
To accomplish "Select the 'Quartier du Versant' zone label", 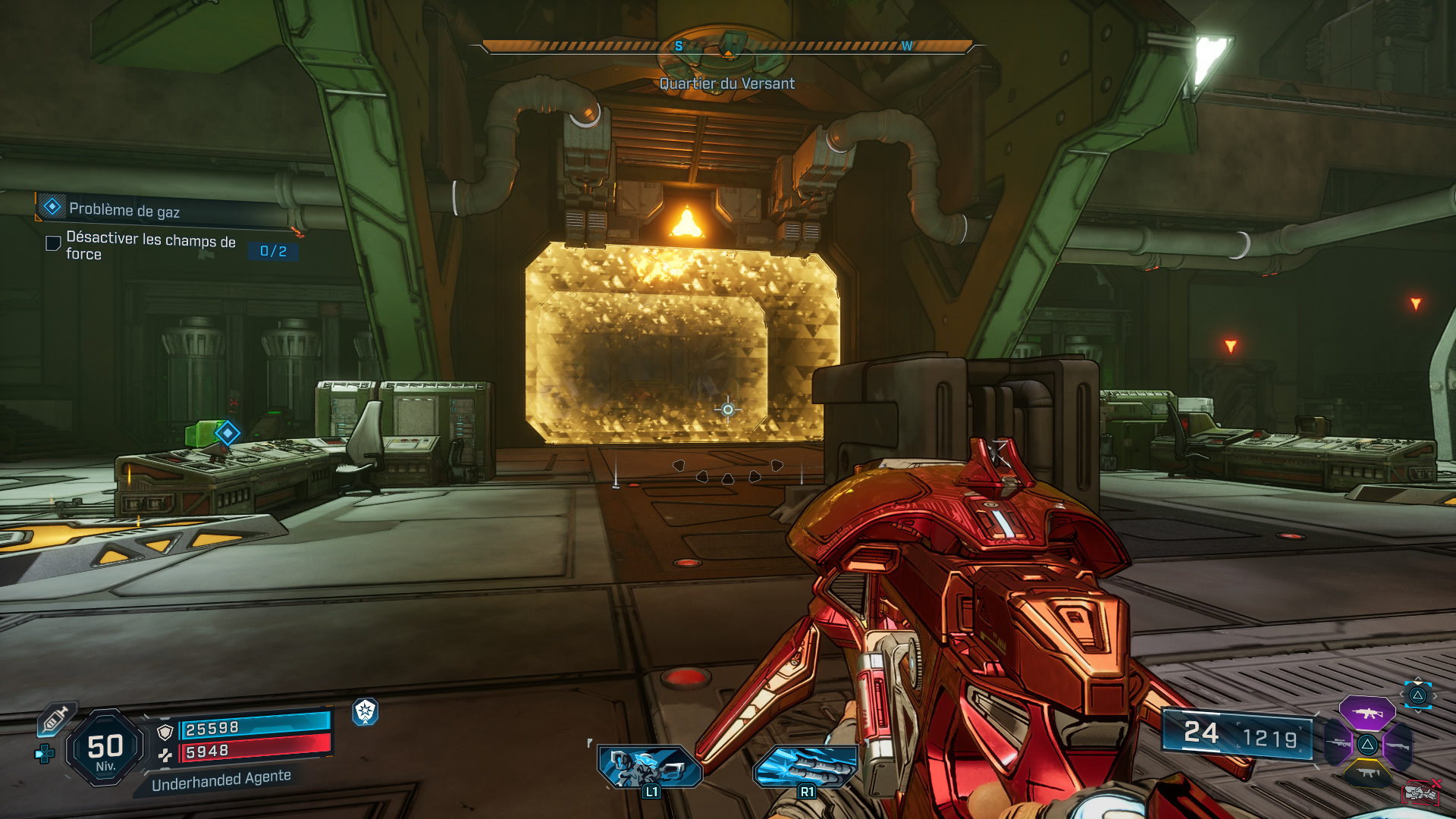I will click(x=726, y=84).
